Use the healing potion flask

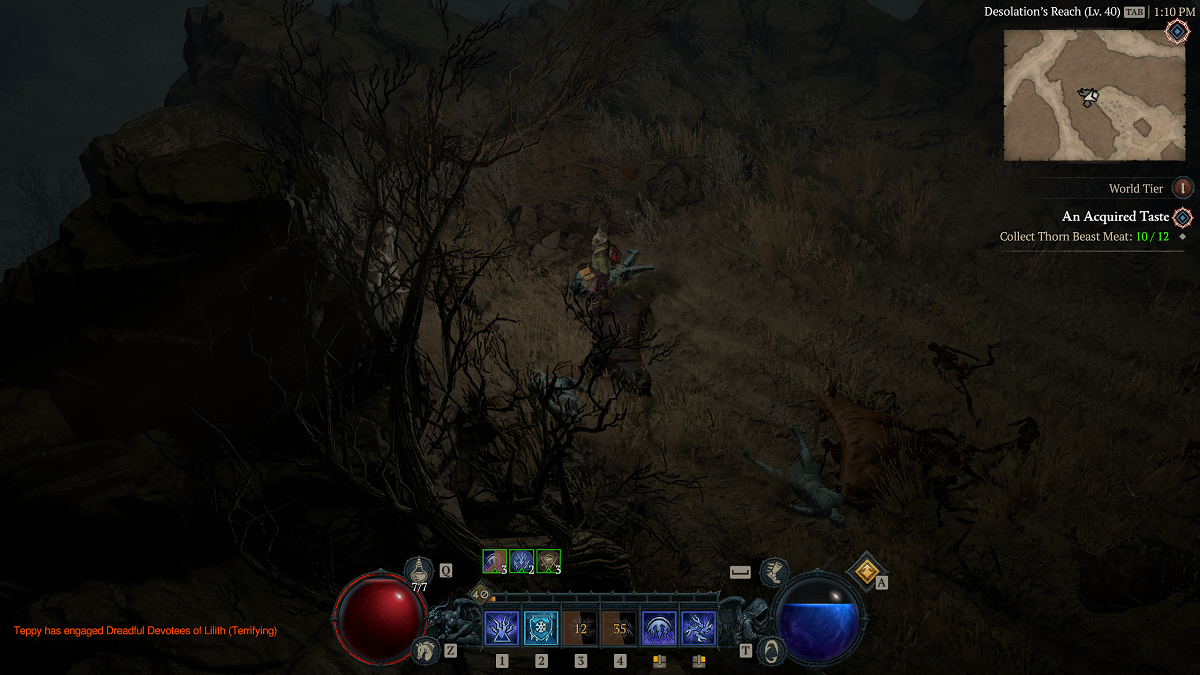point(419,573)
